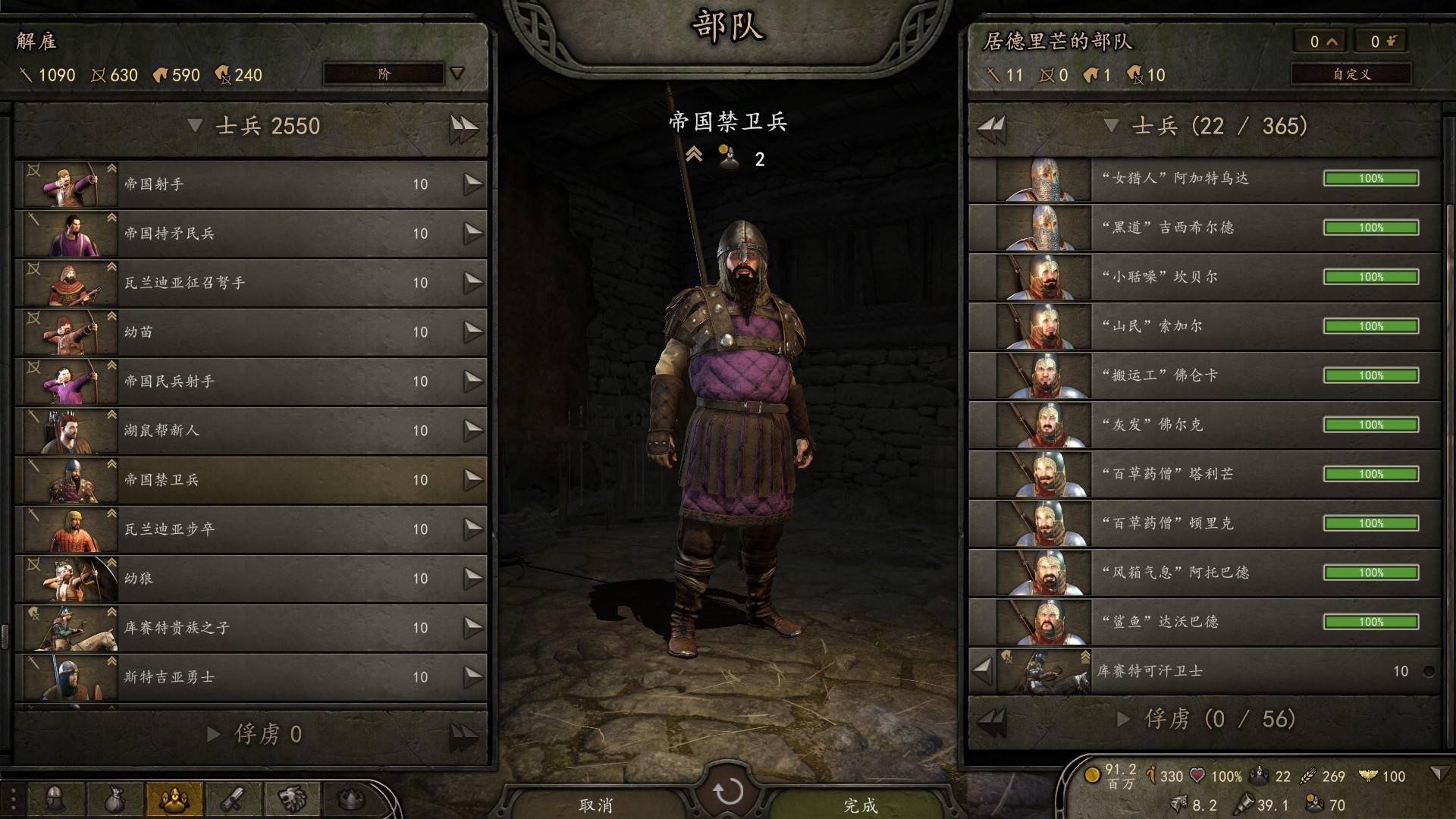Collapse the left 士兵 2550 section
Screen dimensions: 1456x819
[195, 126]
